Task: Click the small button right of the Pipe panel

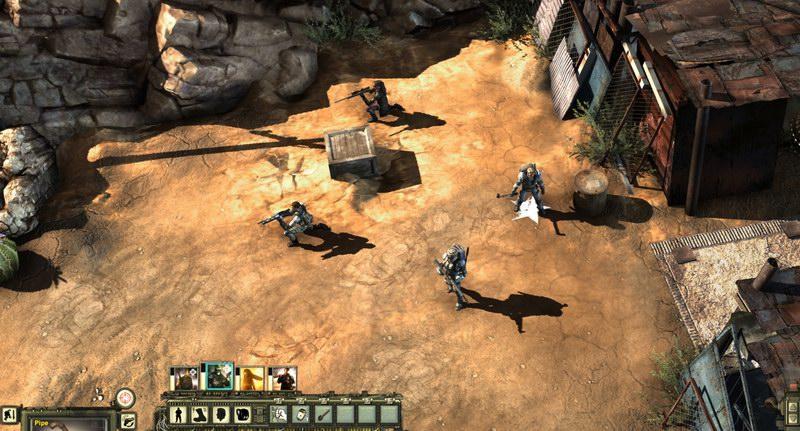Action: coord(127,420)
